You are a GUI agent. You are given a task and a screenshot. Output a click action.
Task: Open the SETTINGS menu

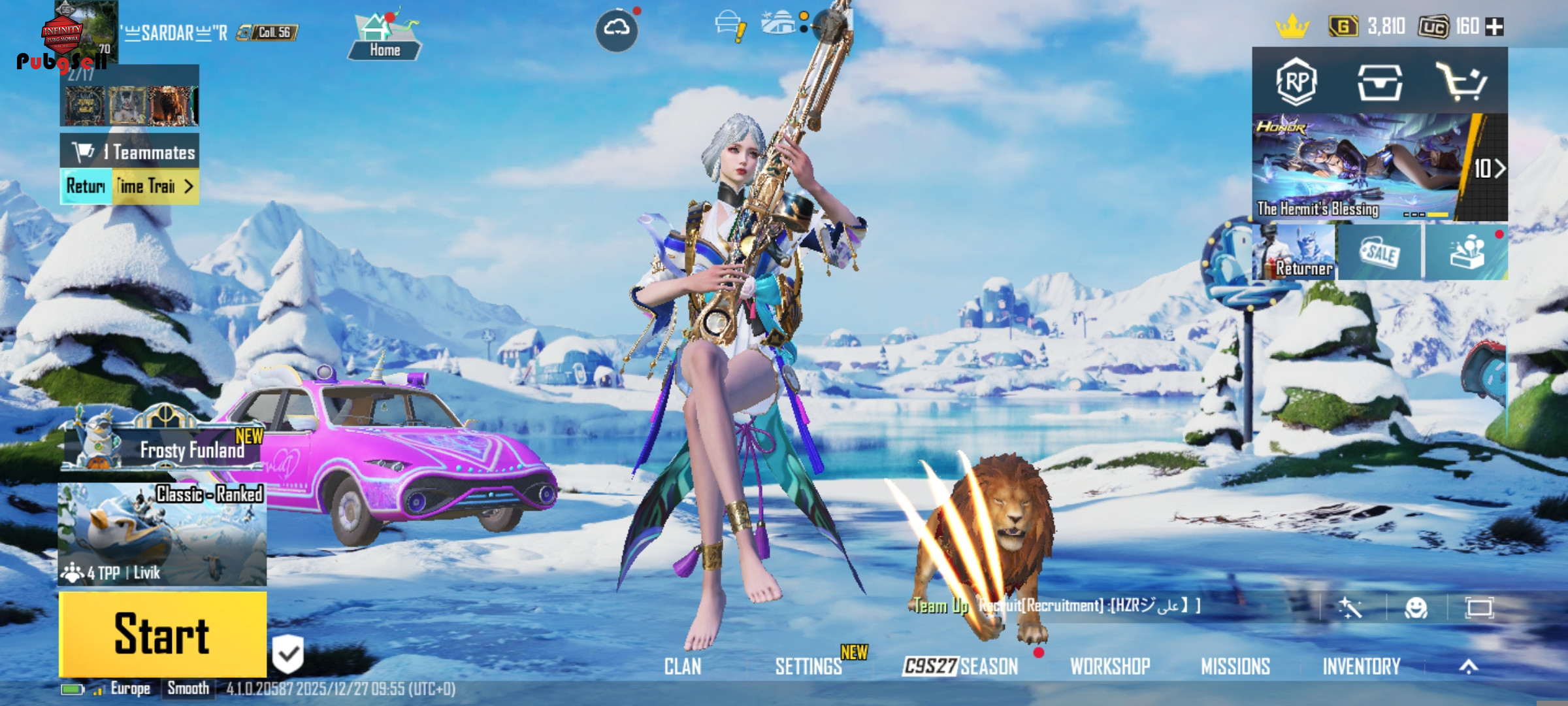click(808, 666)
